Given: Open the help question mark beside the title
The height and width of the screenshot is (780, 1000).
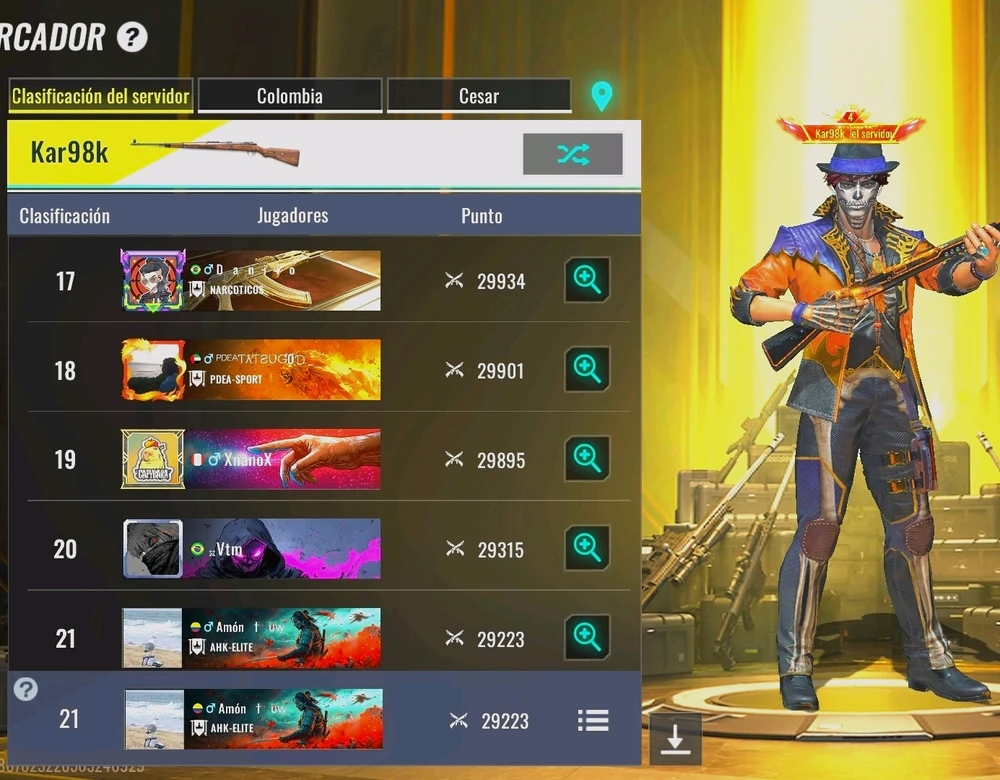Looking at the screenshot, I should click(132, 38).
